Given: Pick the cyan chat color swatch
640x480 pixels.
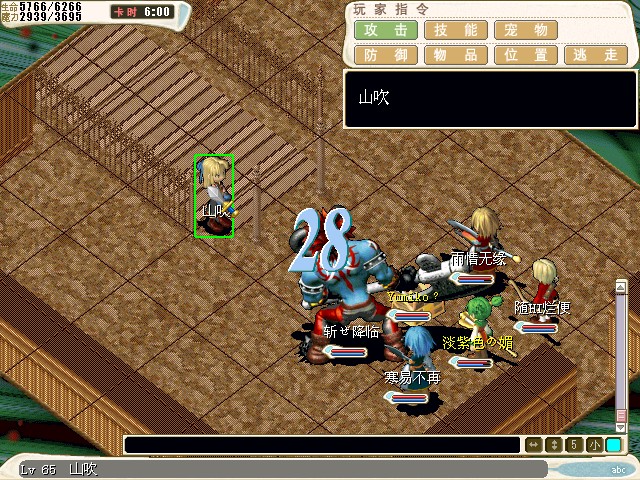Looking at the screenshot, I should pos(613,445).
